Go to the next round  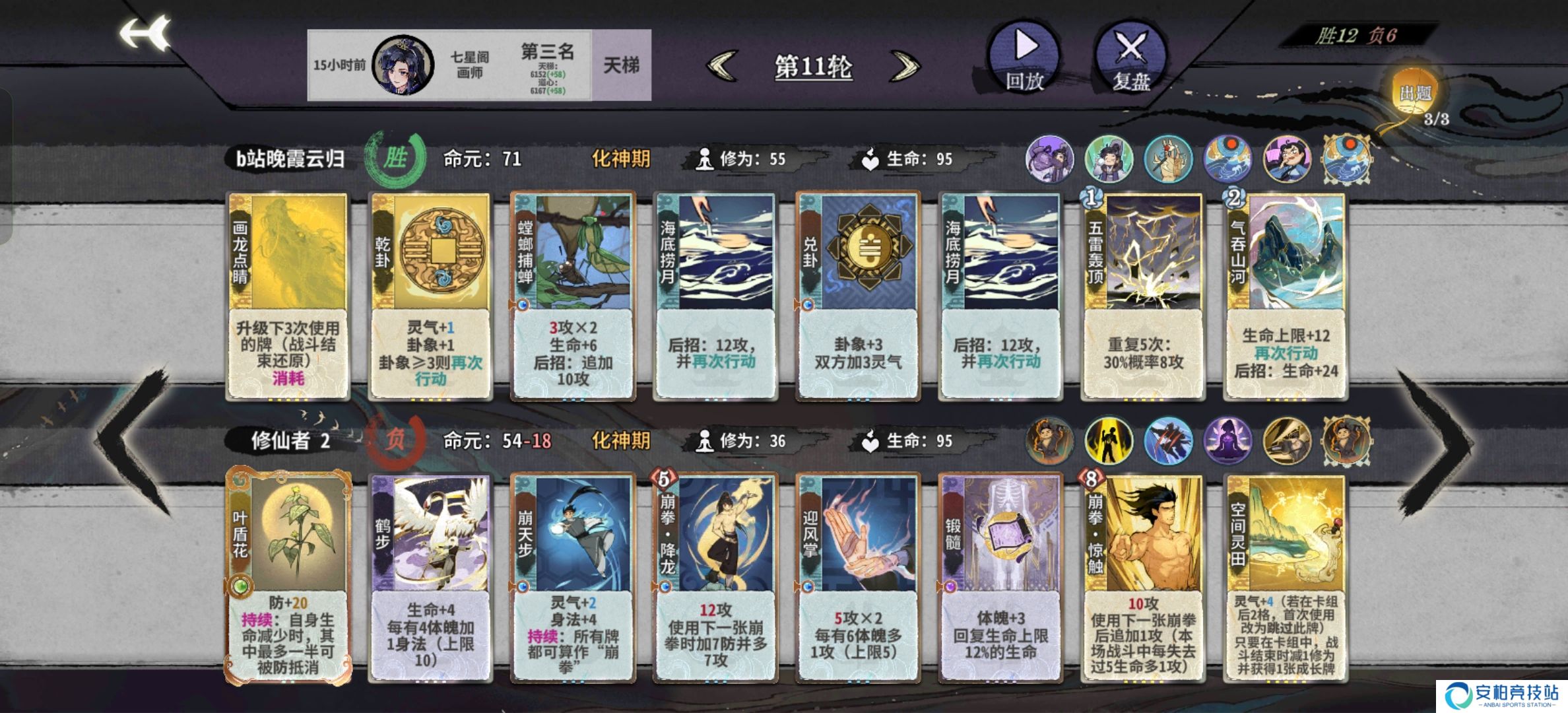tap(905, 66)
